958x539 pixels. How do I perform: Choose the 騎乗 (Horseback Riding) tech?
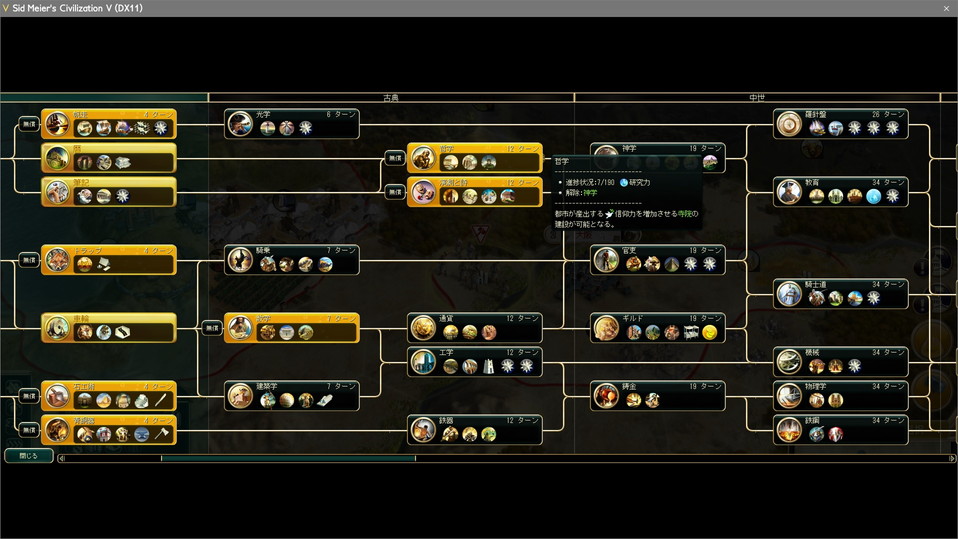point(291,259)
